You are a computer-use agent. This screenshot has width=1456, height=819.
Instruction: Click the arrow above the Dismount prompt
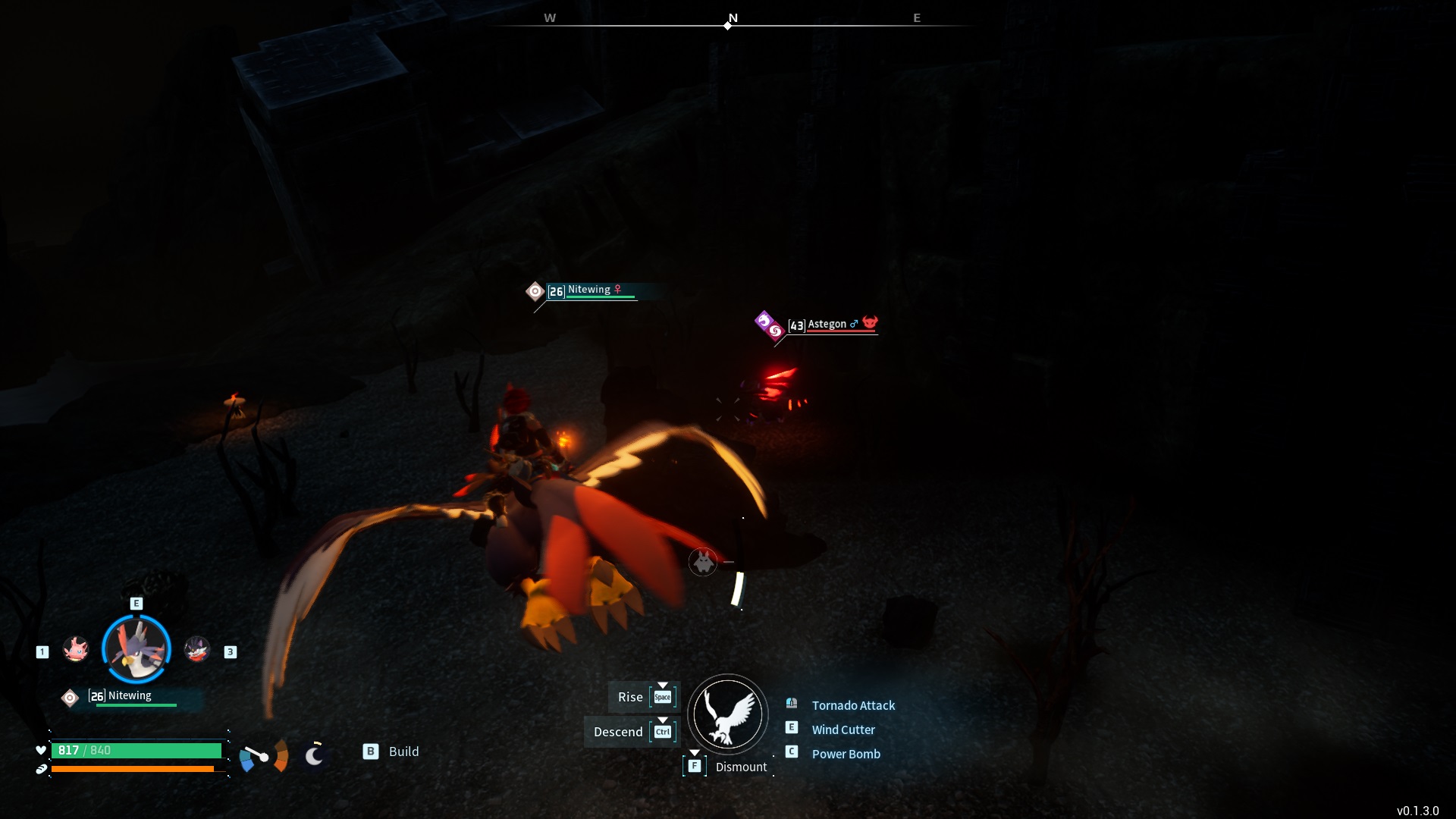(x=695, y=753)
